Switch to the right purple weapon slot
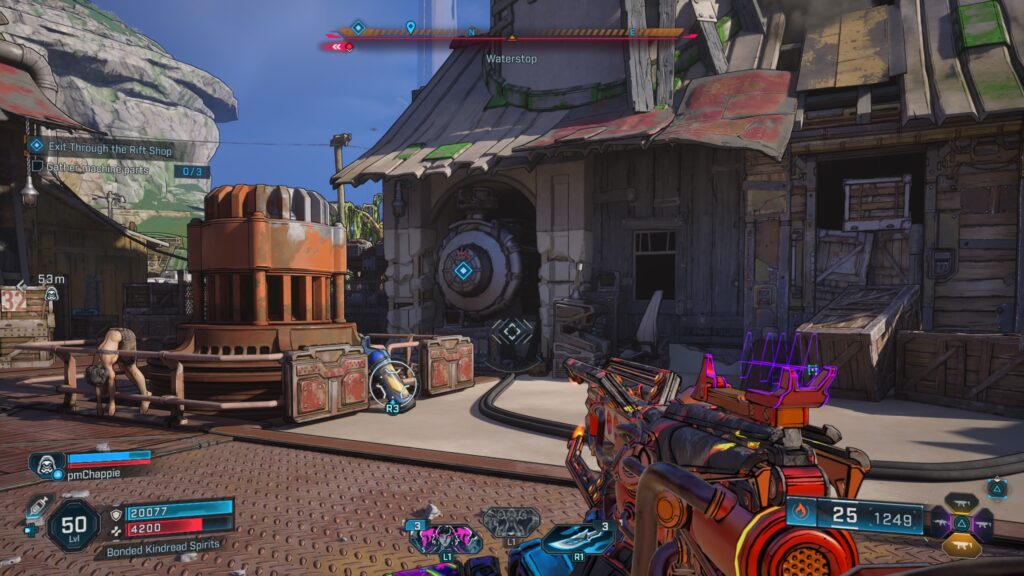This screenshot has height=576, width=1024. (x=983, y=523)
